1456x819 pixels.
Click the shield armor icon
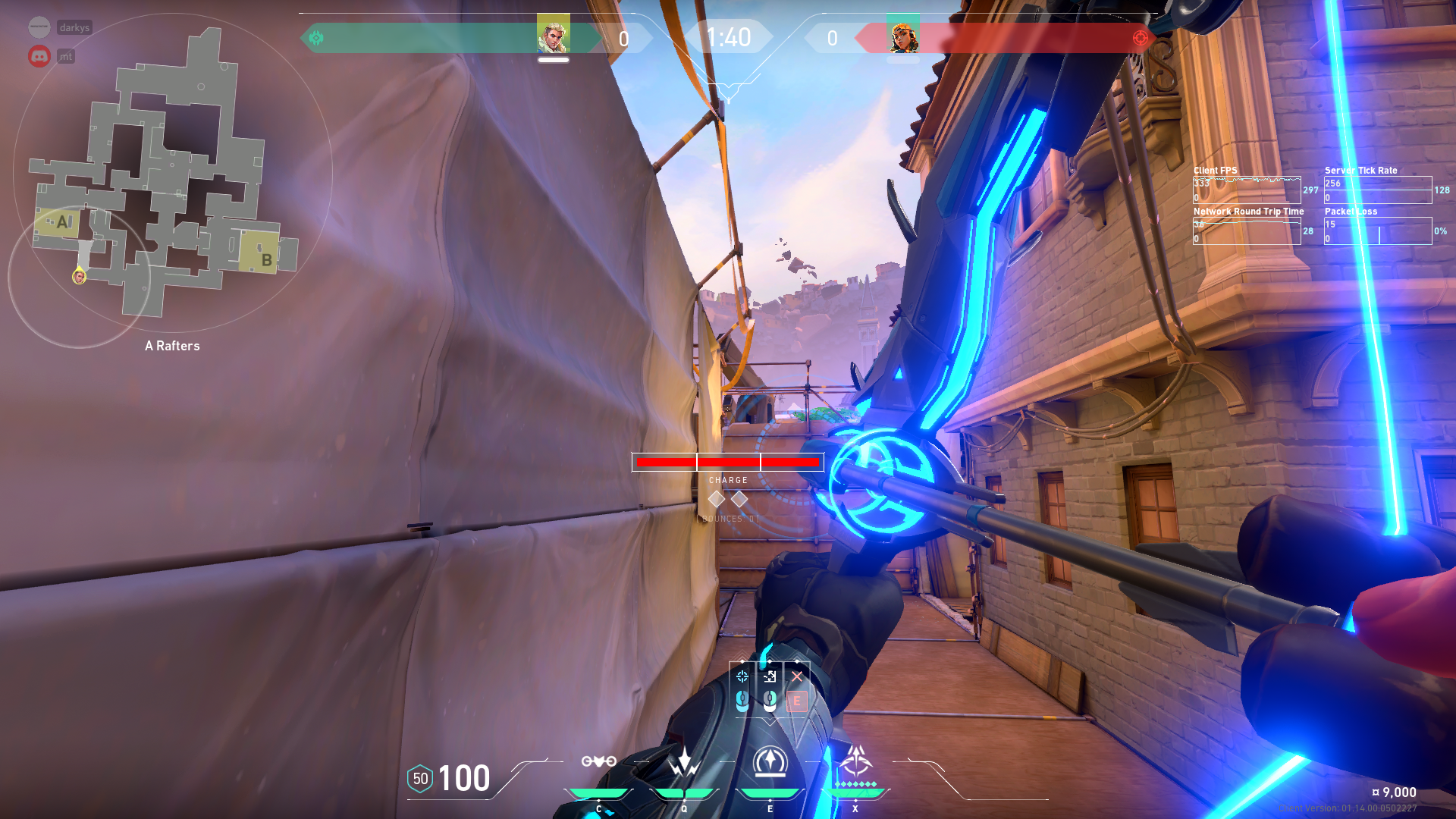pyautogui.click(x=420, y=779)
